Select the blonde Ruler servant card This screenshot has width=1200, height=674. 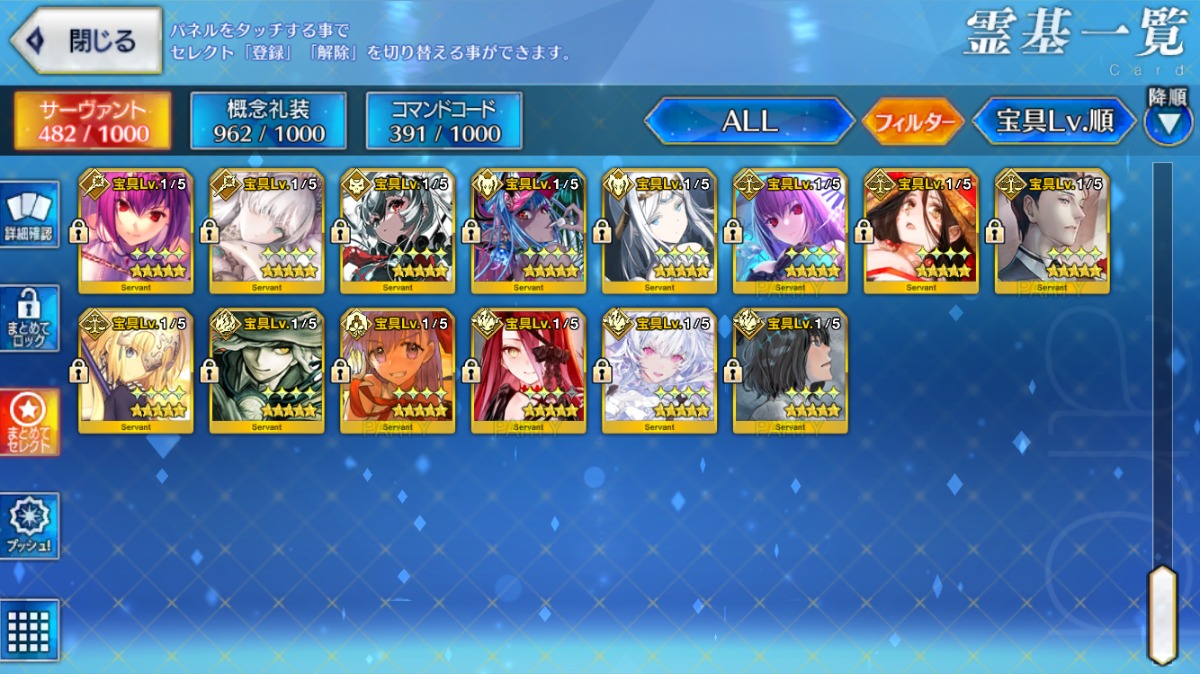click(x=136, y=371)
